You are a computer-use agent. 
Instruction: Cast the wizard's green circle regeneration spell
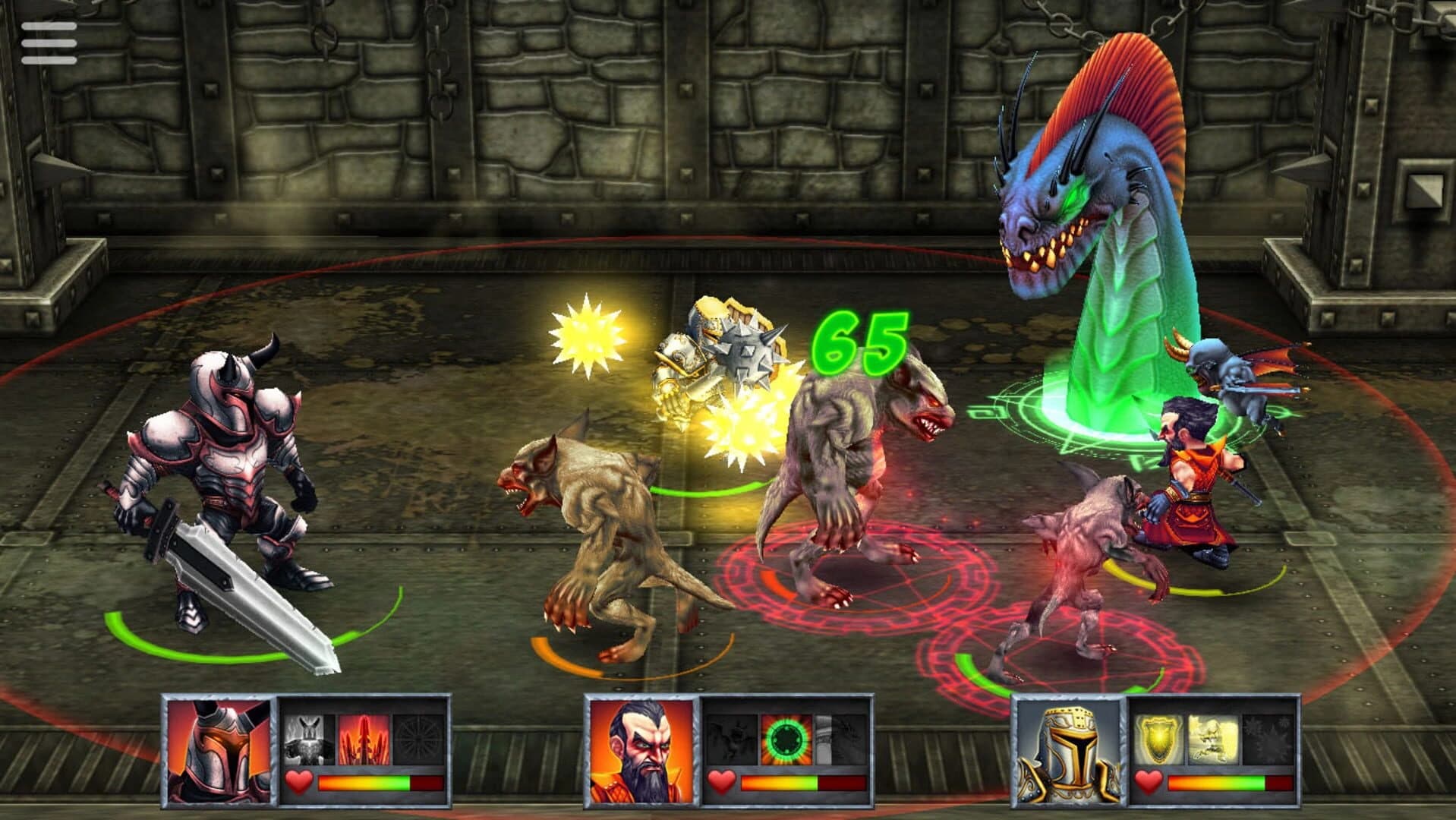coord(787,737)
